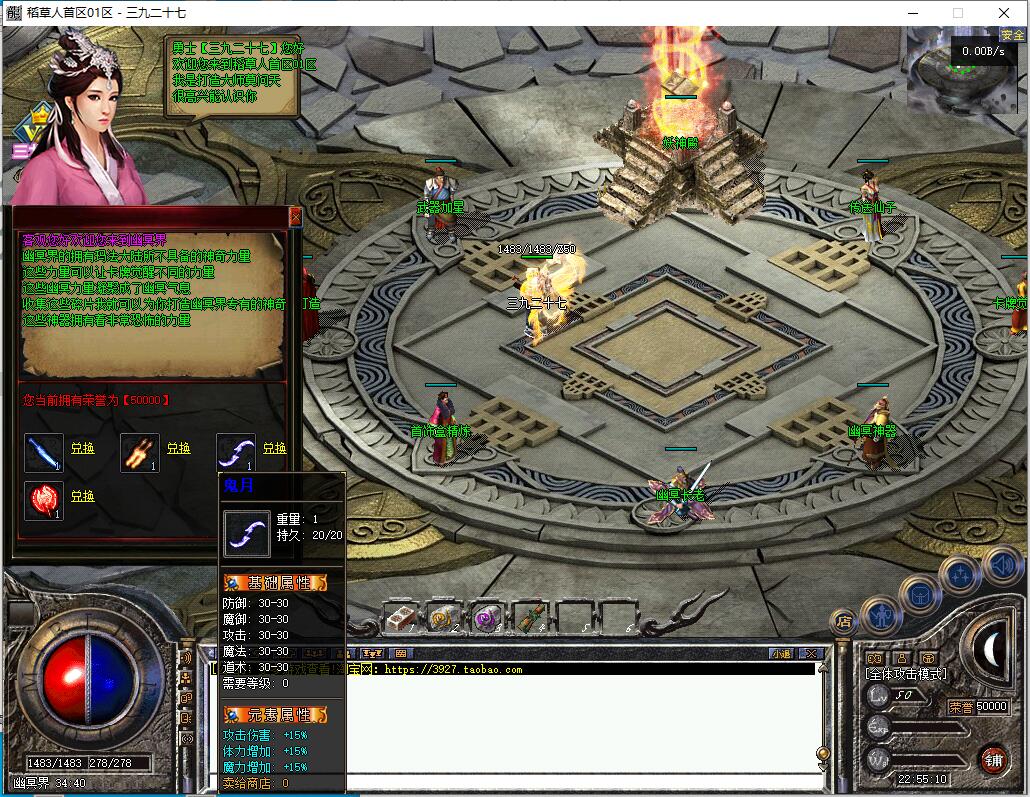Maximize the game window
Screen dimensions: 1030x797
pyautogui.click(x=958, y=13)
